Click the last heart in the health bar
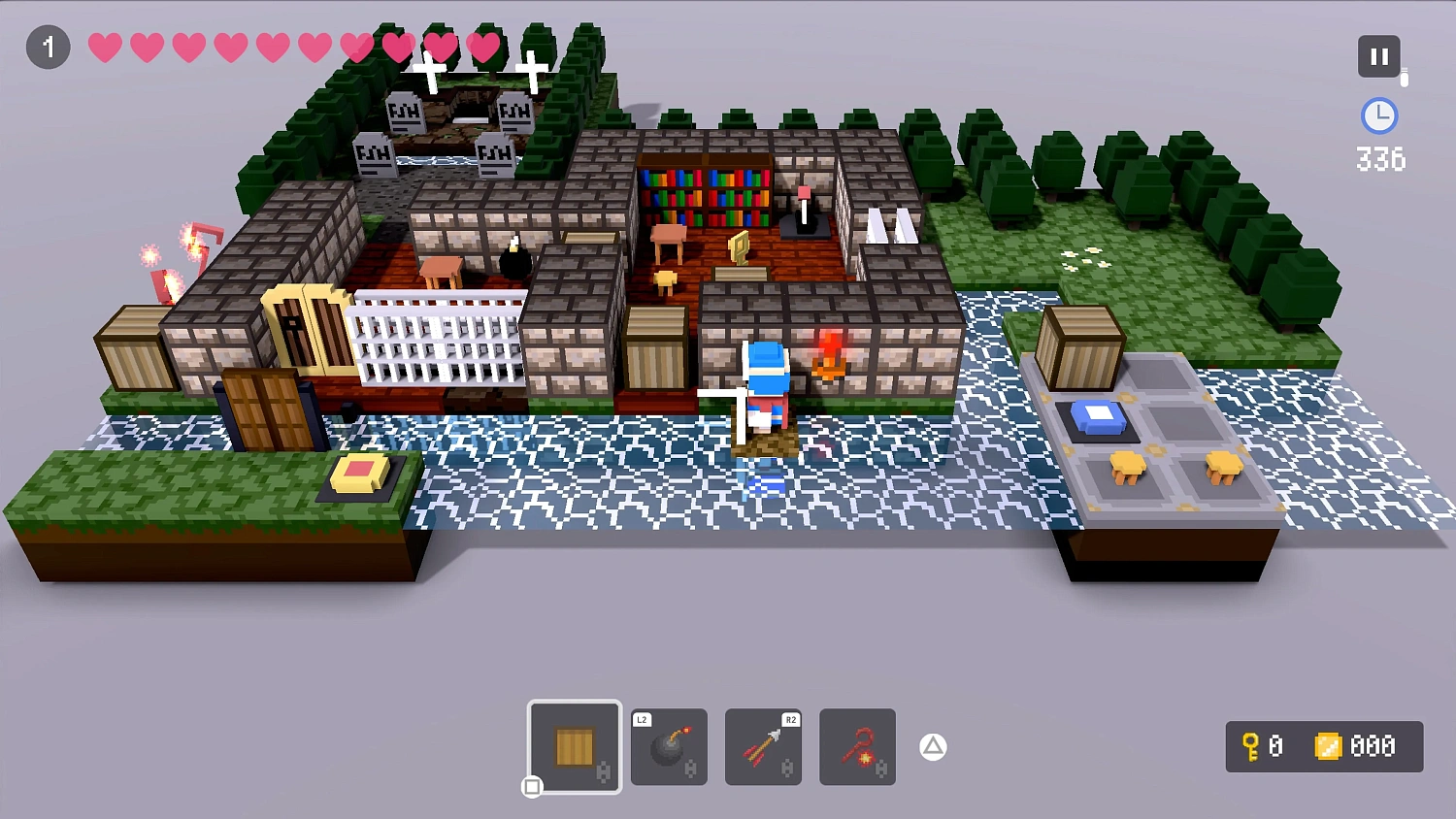Screen dimensions: 1456x819 (482, 46)
